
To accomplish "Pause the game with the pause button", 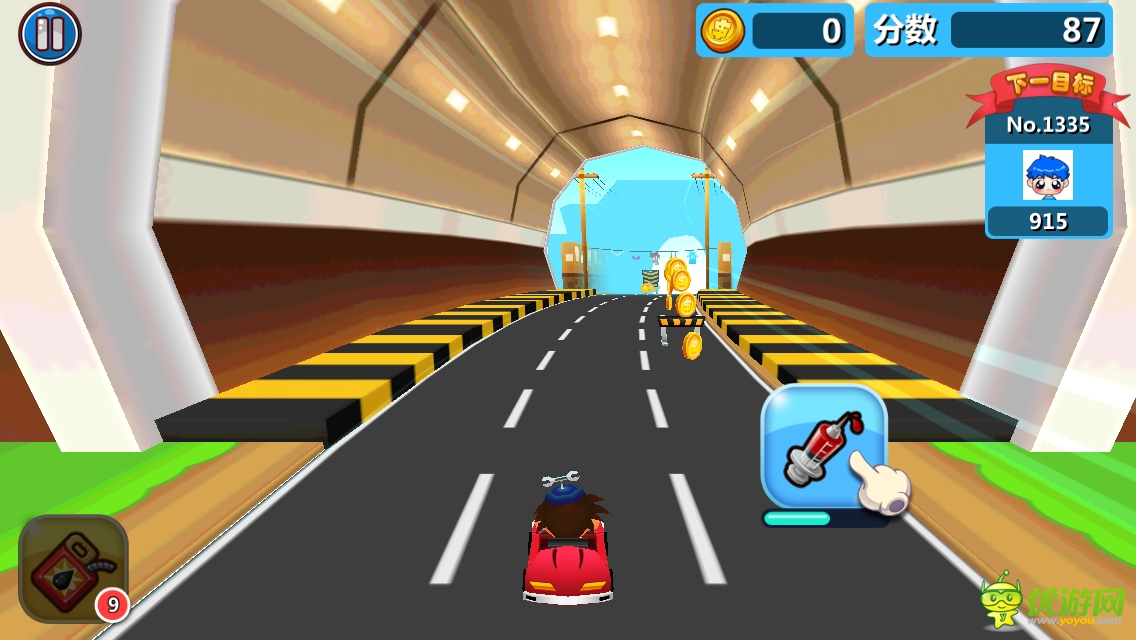I will click(x=49, y=34).
